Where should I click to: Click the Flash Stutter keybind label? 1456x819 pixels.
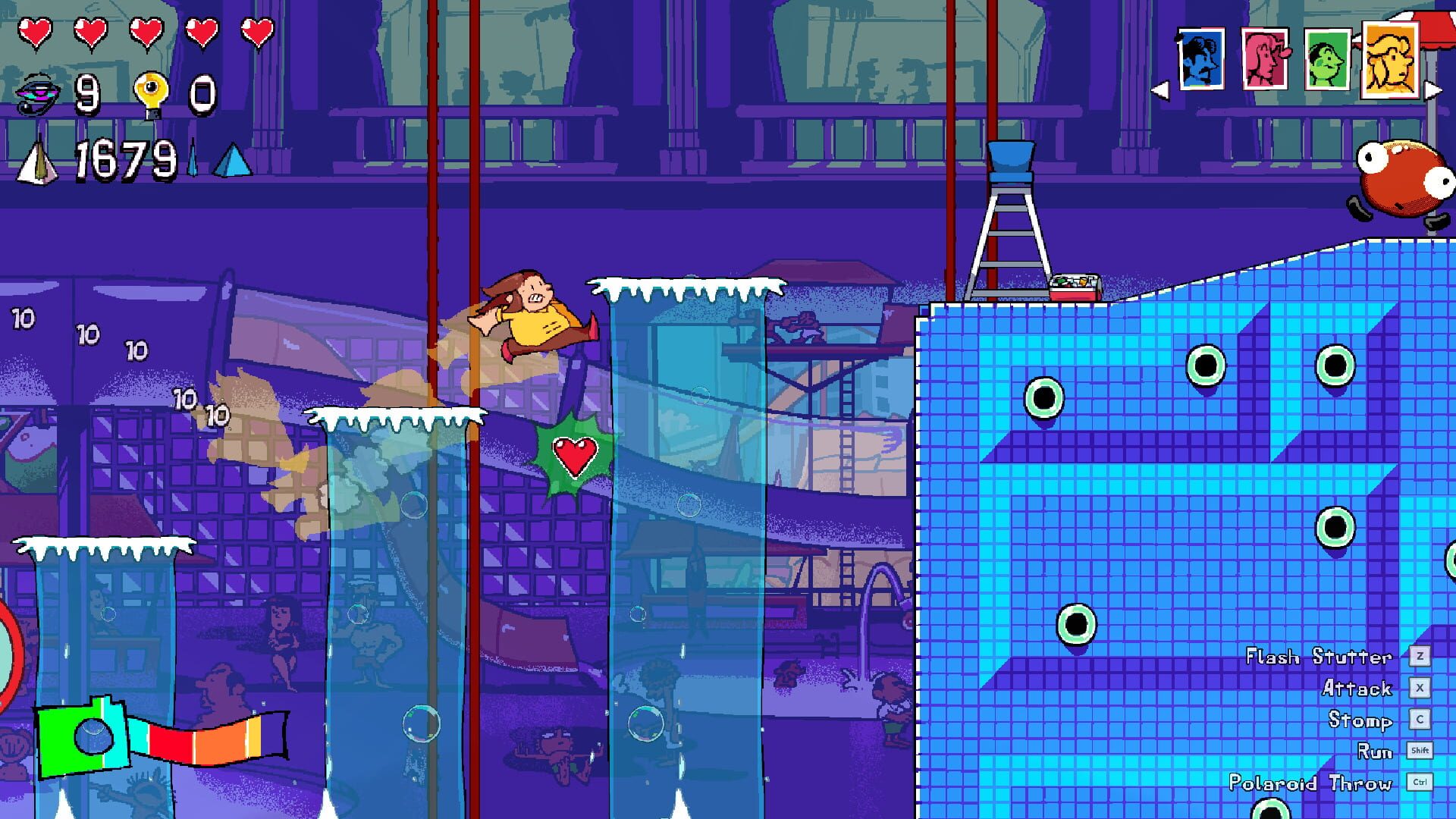click(x=1319, y=657)
